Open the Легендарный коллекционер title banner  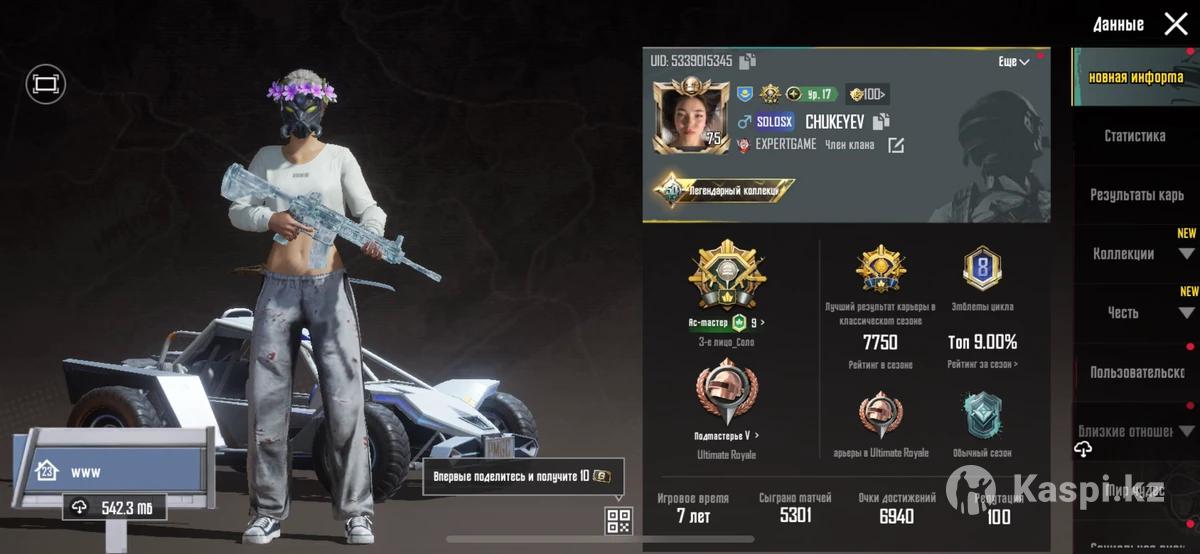point(725,188)
